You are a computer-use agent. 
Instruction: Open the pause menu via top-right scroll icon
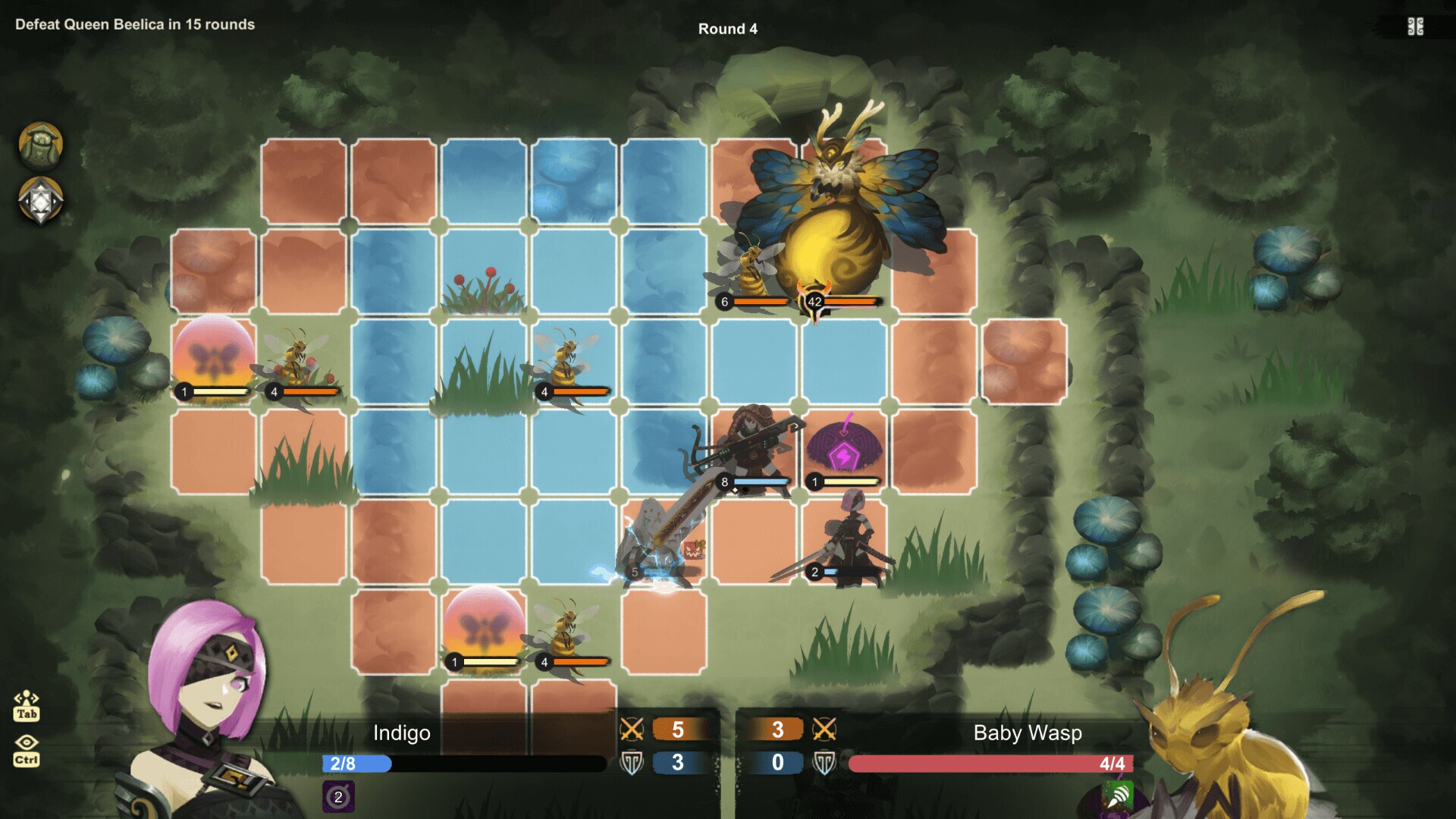1417,26
